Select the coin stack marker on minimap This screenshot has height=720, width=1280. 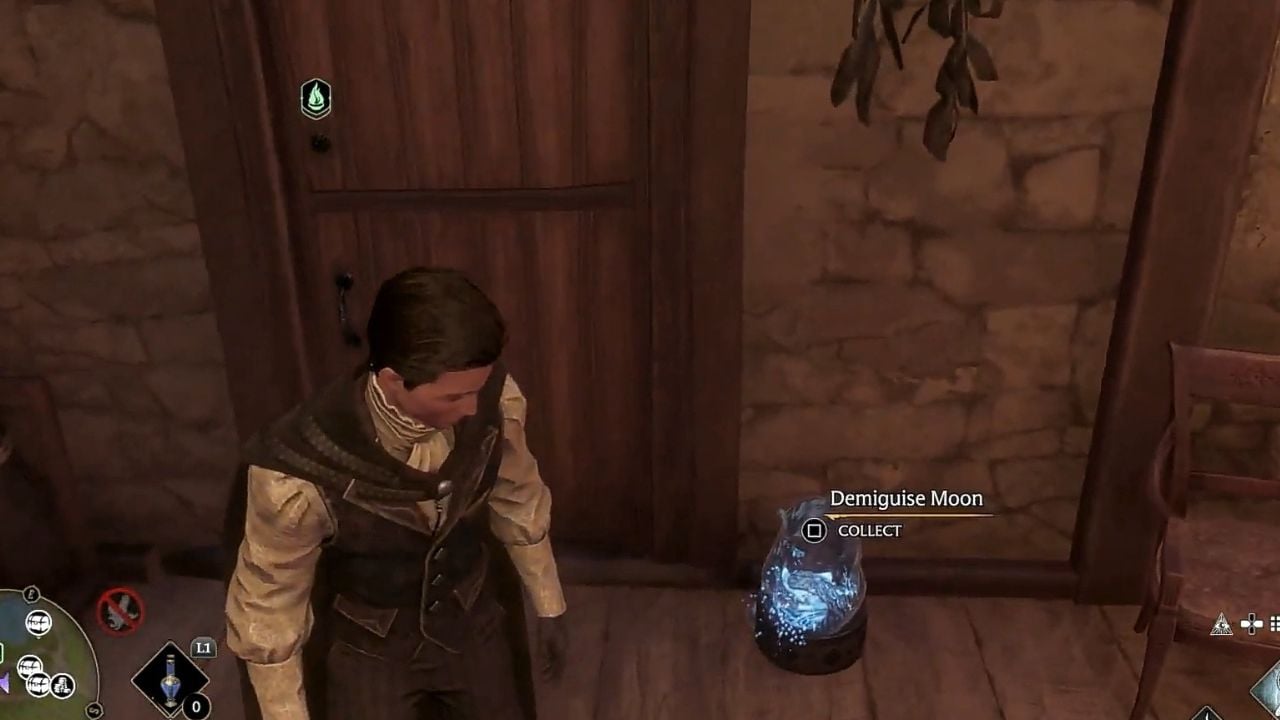pyautogui.click(x=62, y=685)
